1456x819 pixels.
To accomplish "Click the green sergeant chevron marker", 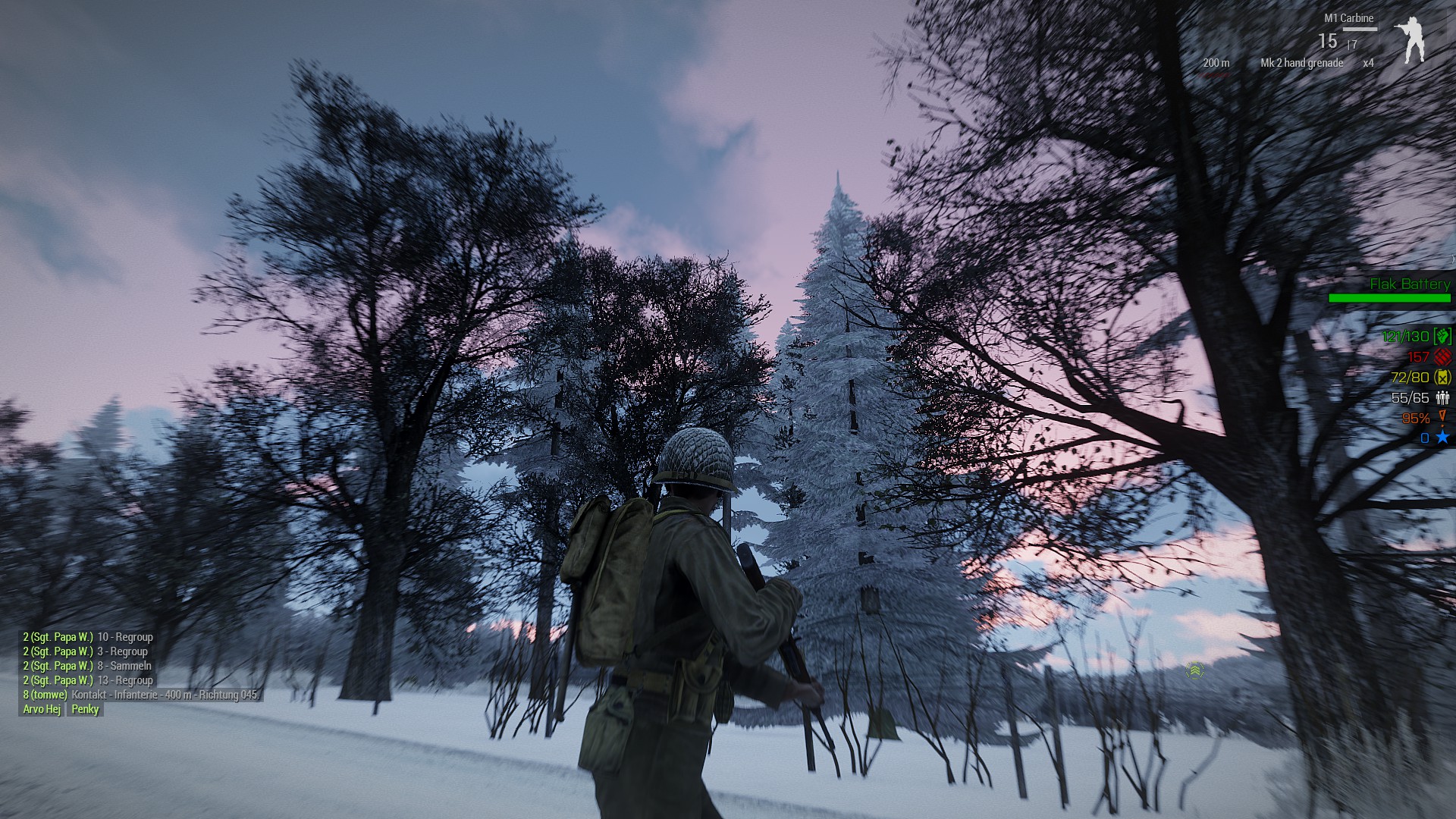I will coord(1194,670).
